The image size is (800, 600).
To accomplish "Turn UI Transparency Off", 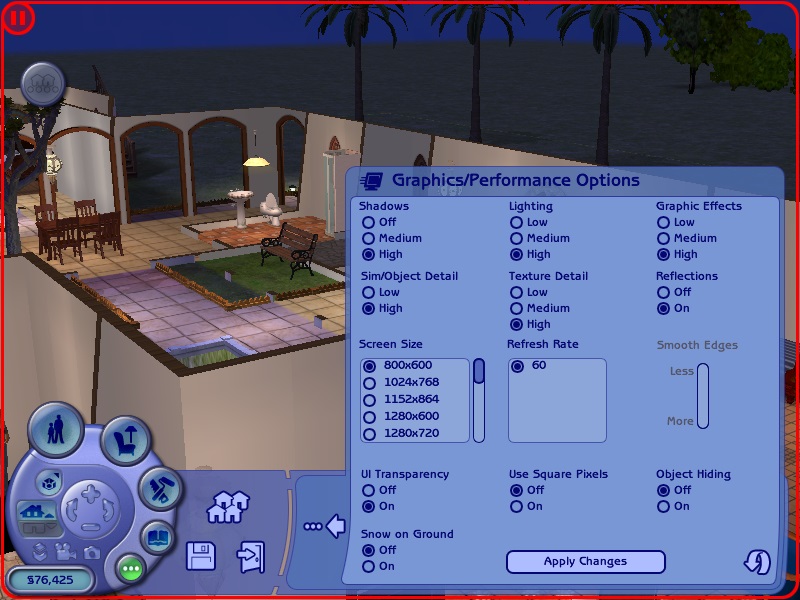I will pos(369,491).
